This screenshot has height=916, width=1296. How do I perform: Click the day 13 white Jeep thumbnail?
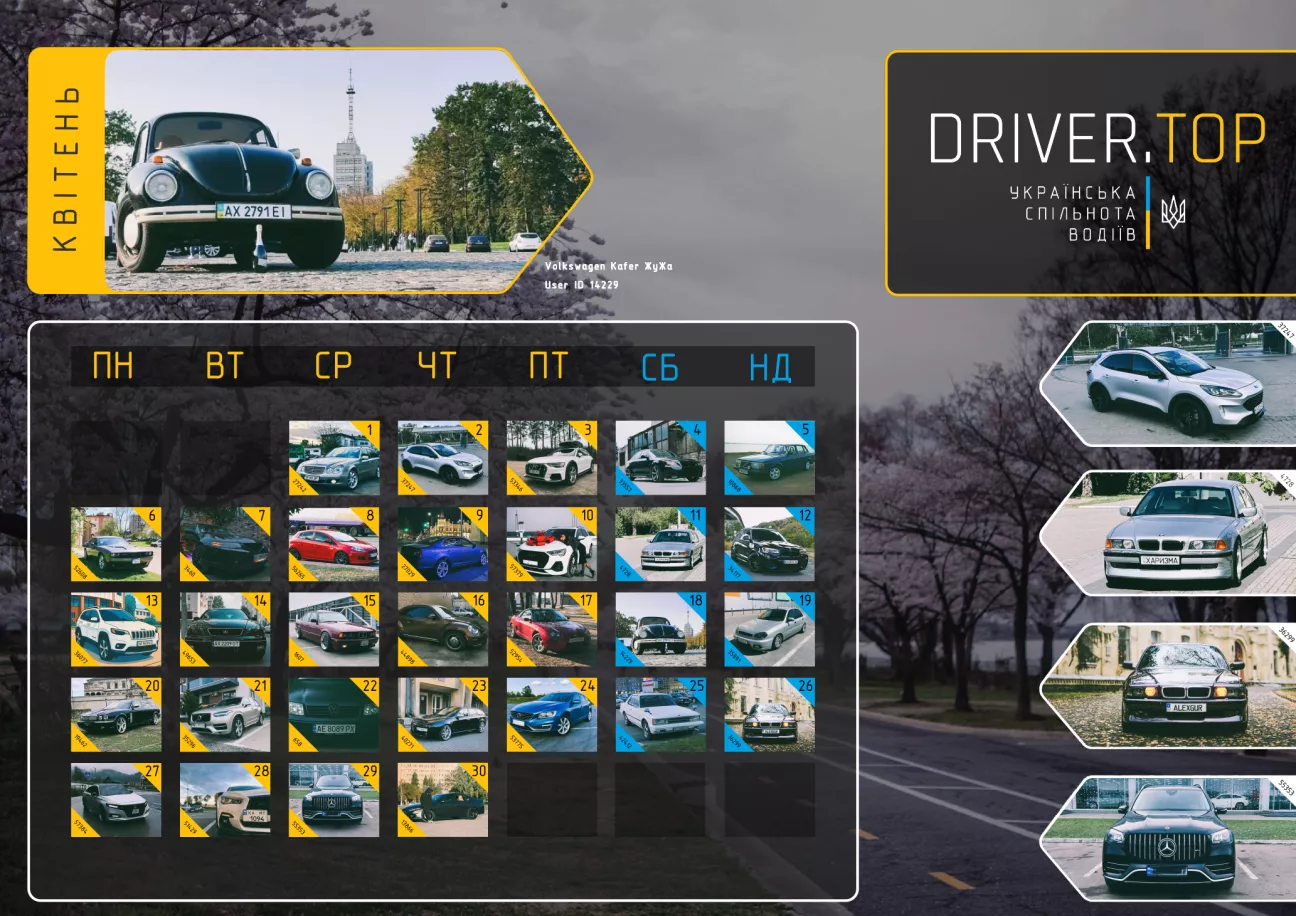coord(116,630)
